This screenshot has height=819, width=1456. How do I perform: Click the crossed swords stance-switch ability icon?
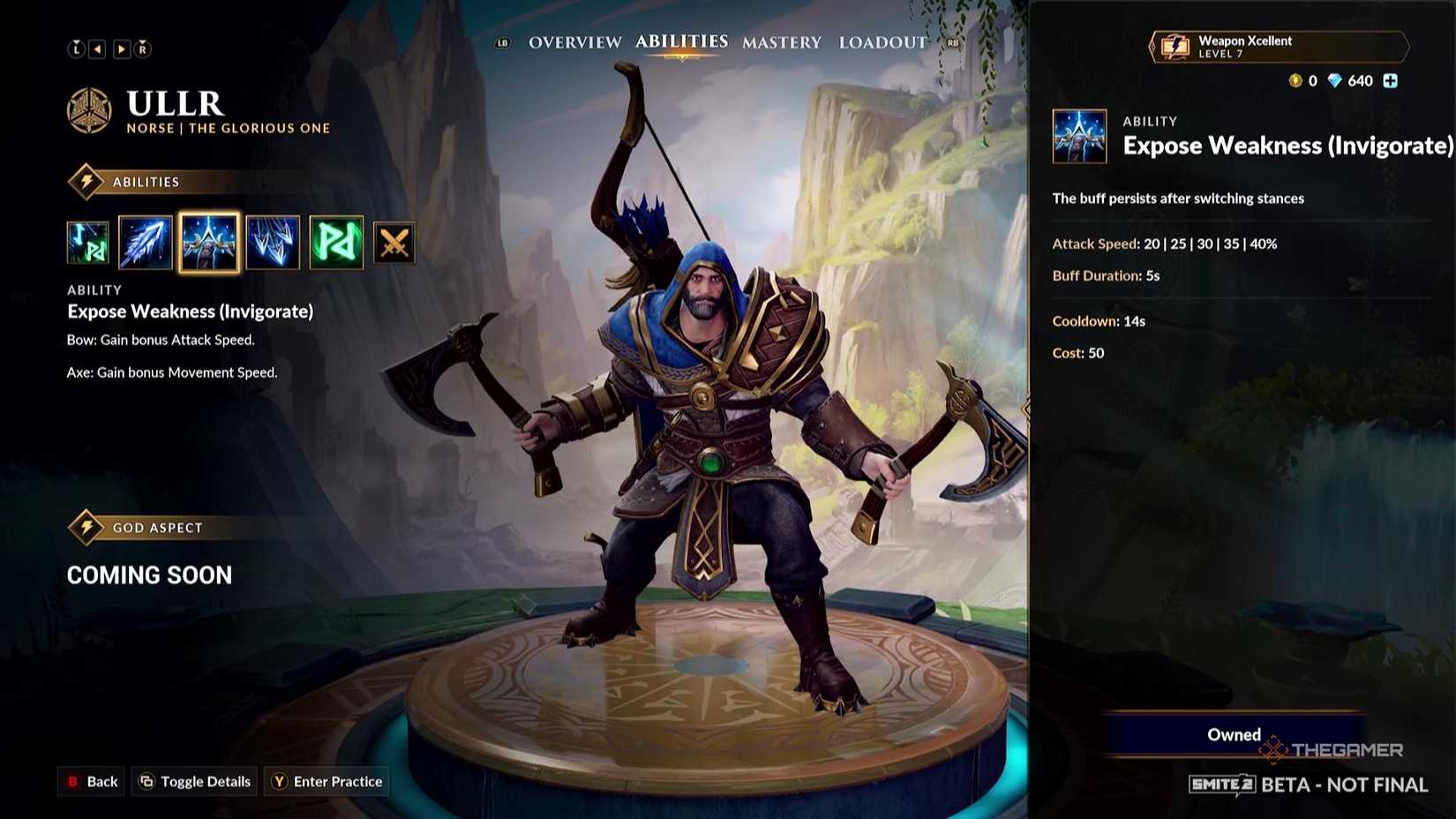(x=394, y=243)
